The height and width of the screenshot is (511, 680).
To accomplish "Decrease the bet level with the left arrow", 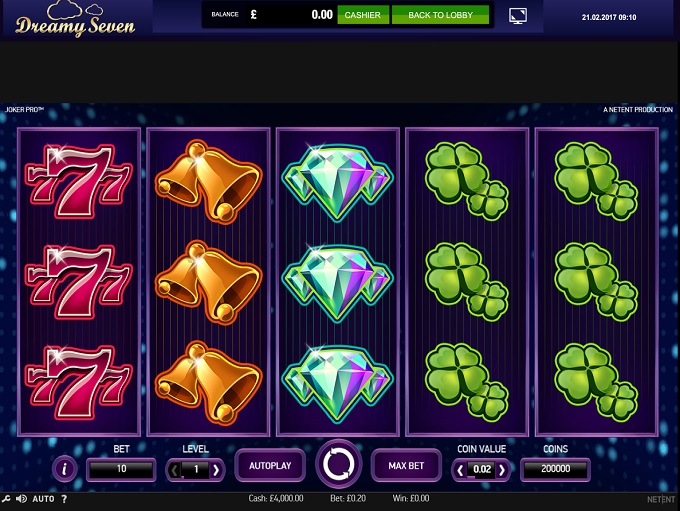I will [174, 470].
